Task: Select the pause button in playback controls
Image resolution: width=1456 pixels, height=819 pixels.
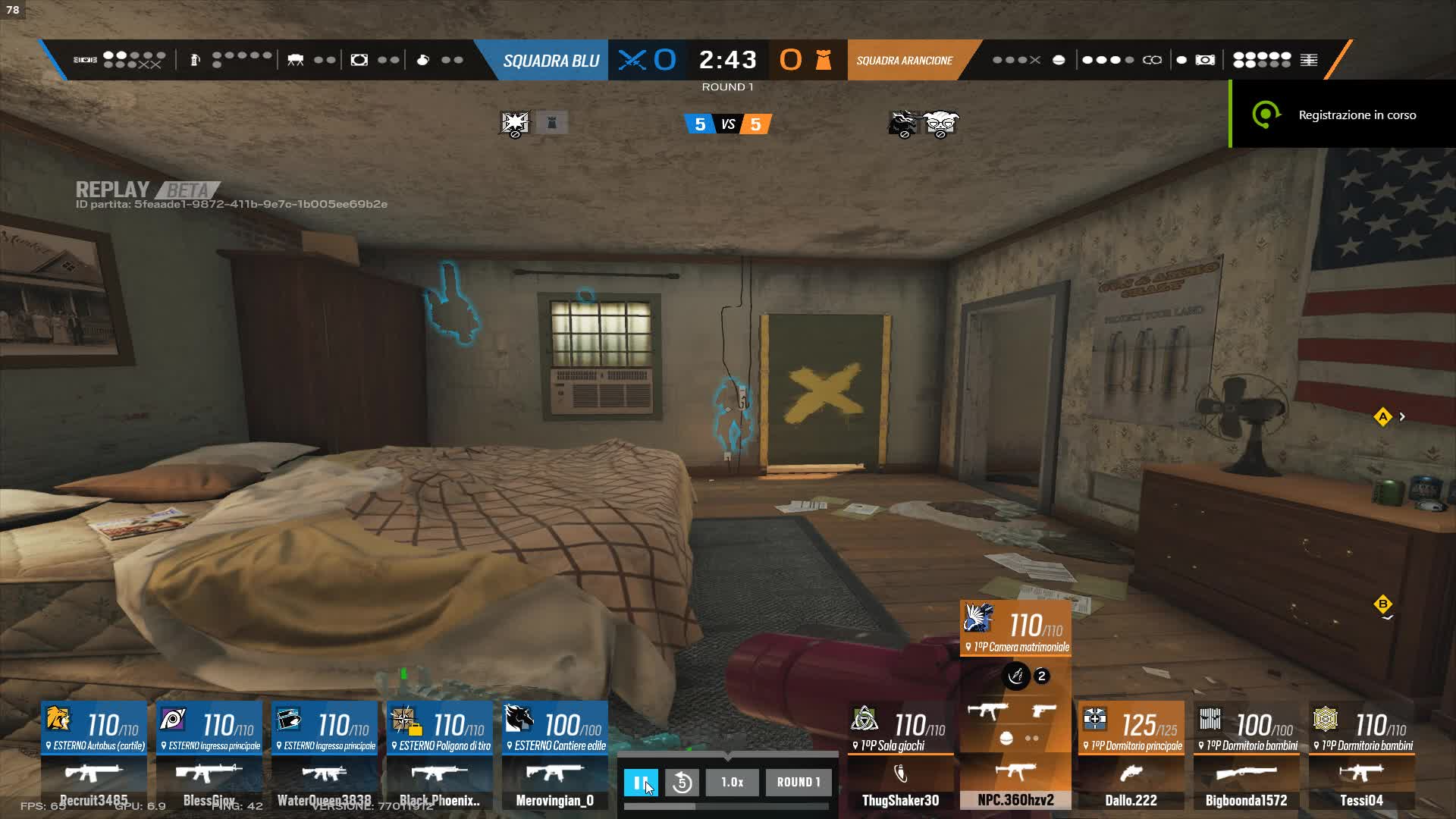Action: pos(641,782)
